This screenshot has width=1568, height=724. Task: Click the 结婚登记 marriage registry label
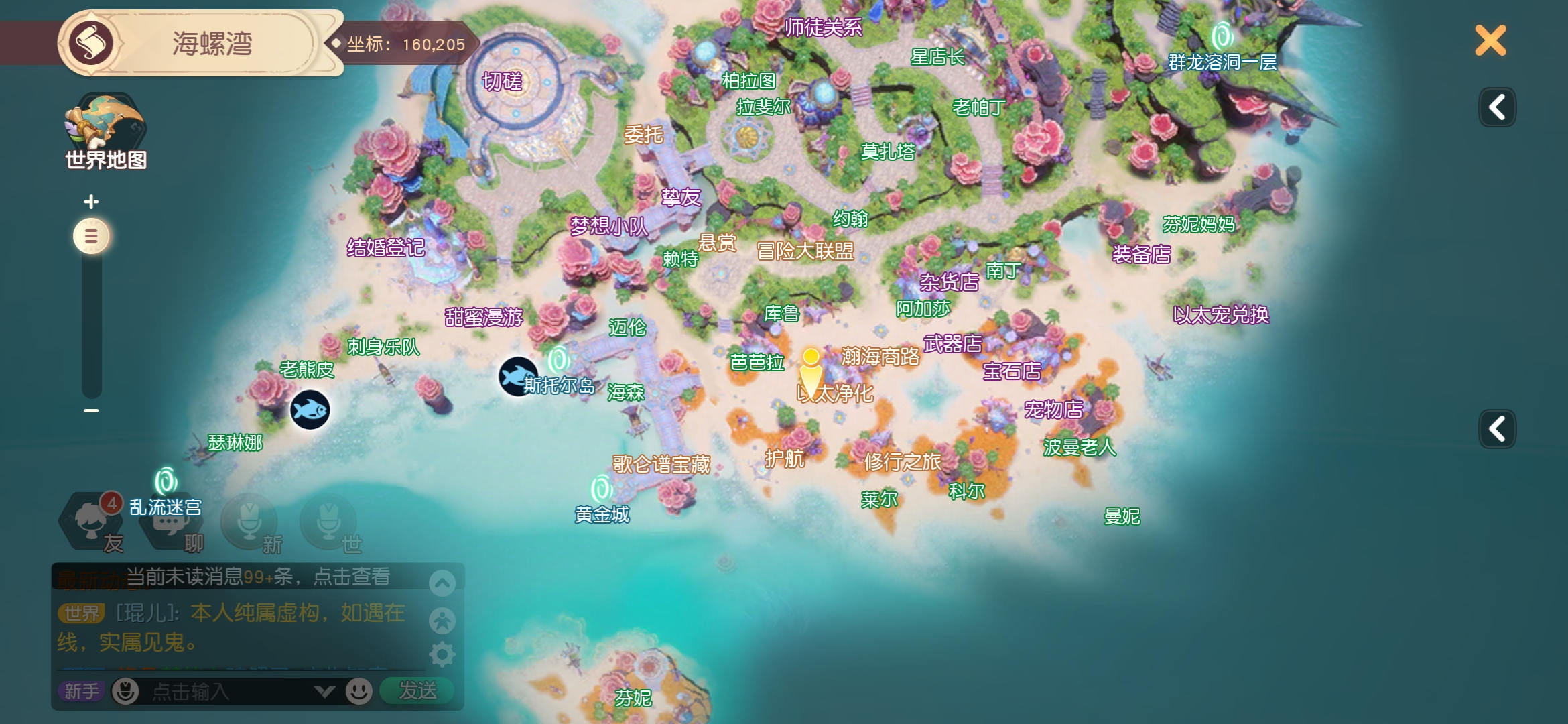click(x=386, y=248)
